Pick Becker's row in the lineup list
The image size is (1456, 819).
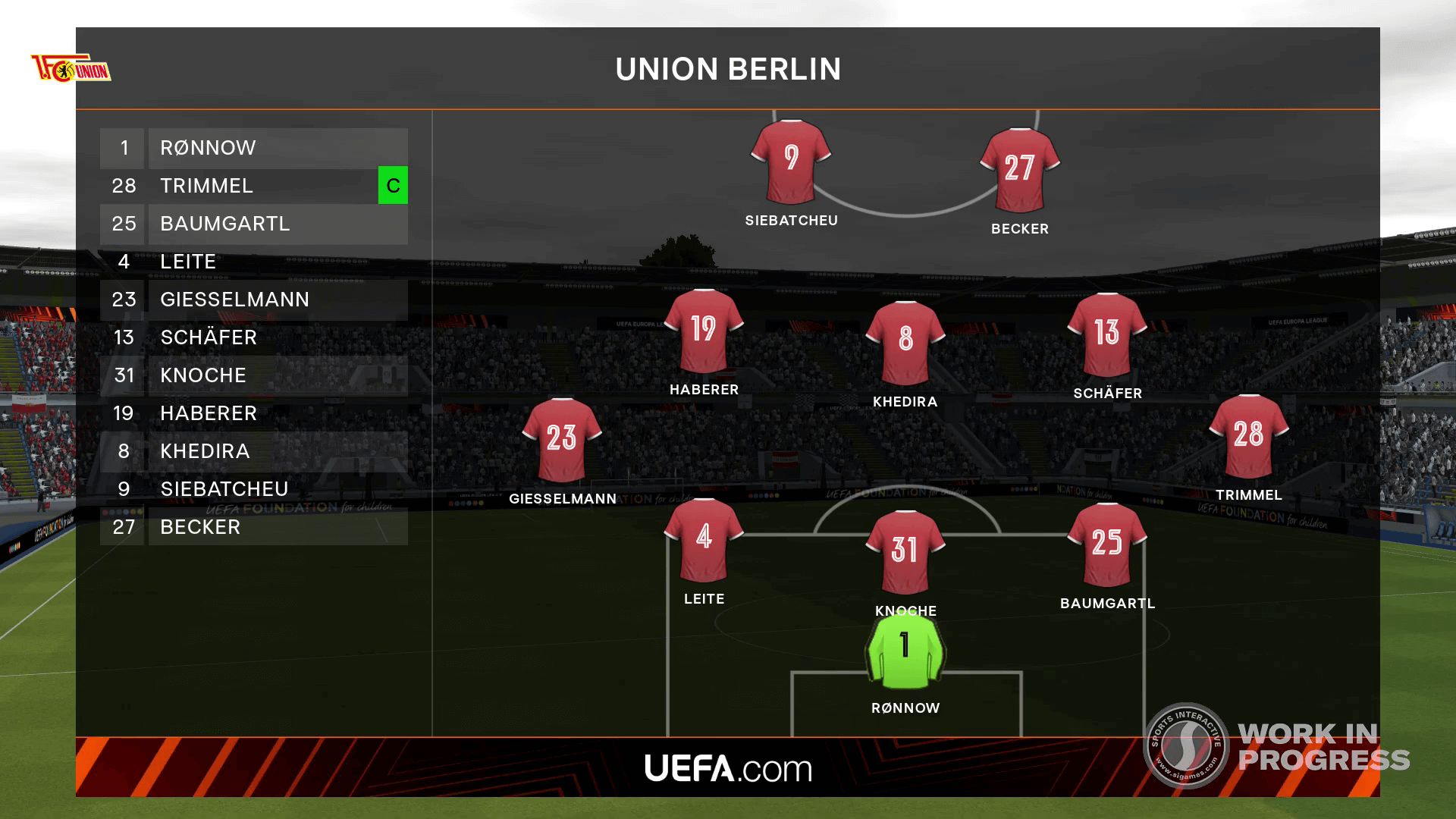pyautogui.click(x=254, y=527)
